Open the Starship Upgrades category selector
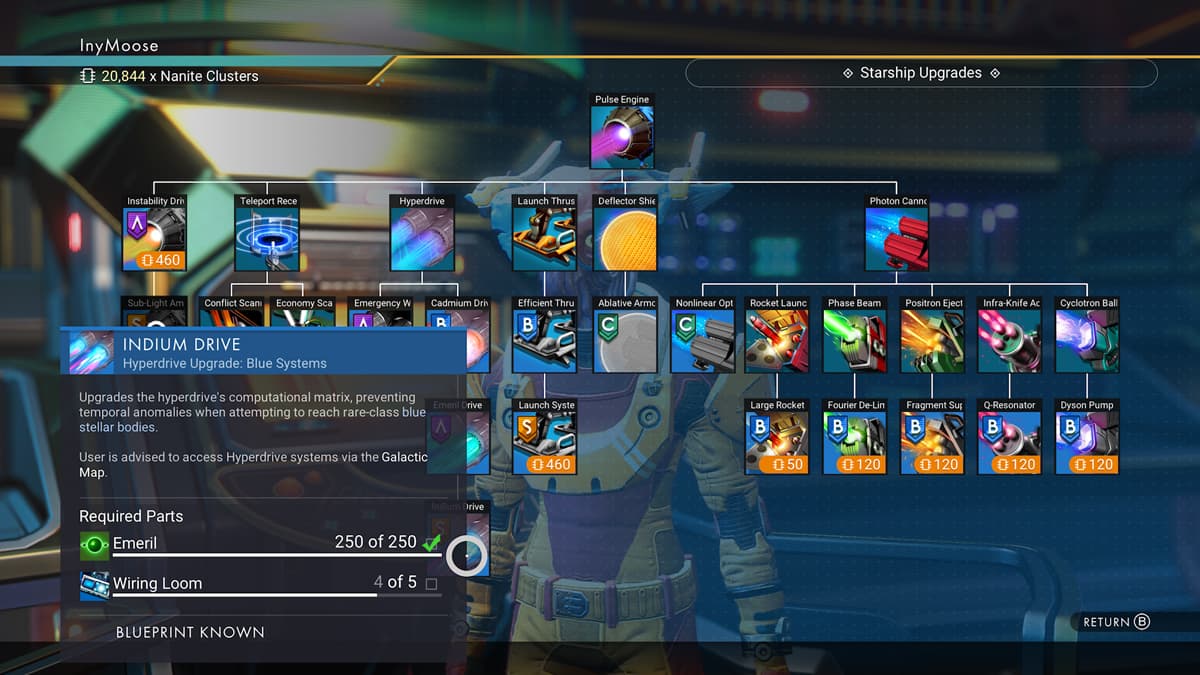This screenshot has height=675, width=1200. 921,73
